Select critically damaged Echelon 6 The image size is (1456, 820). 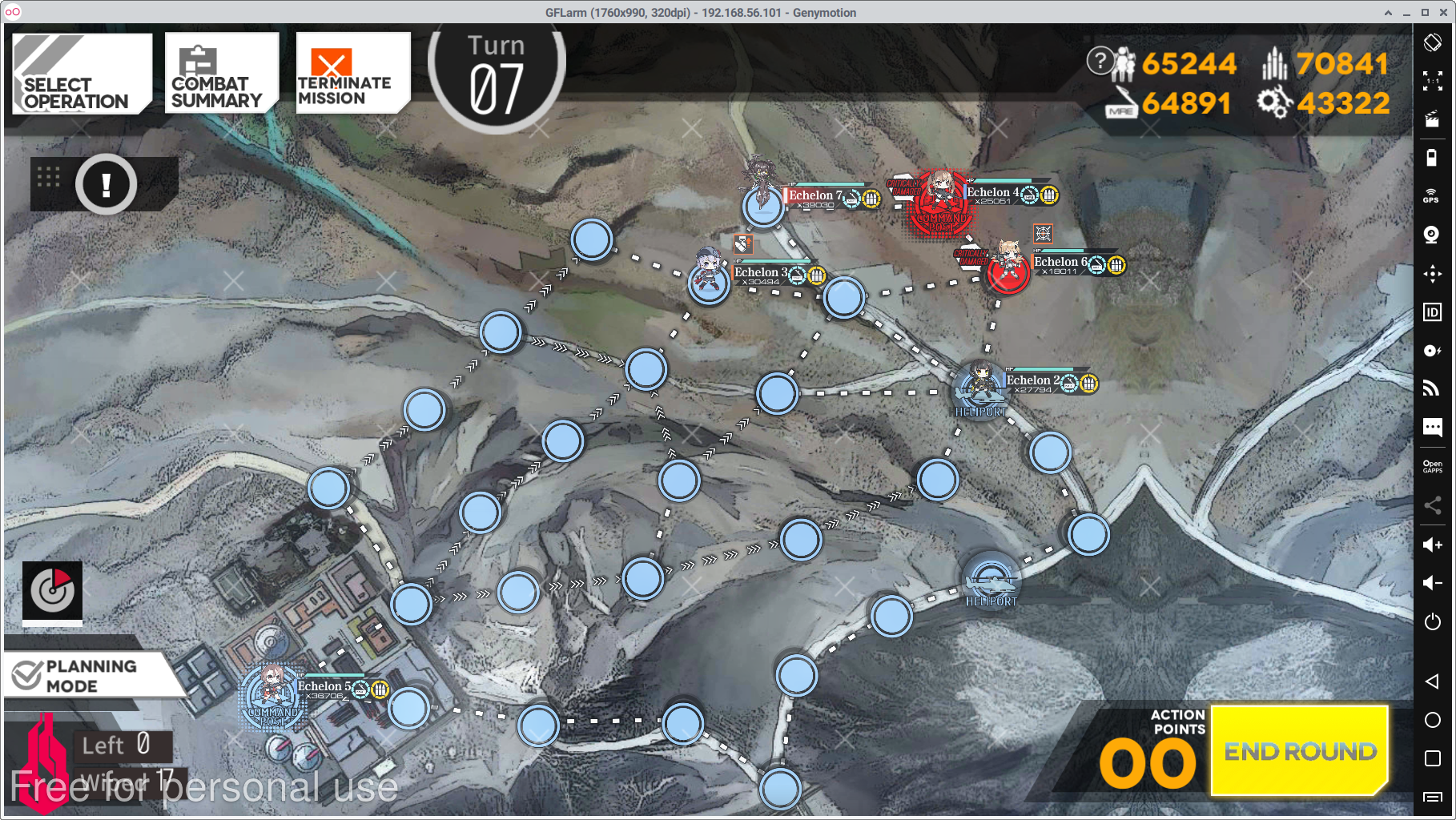[1008, 267]
